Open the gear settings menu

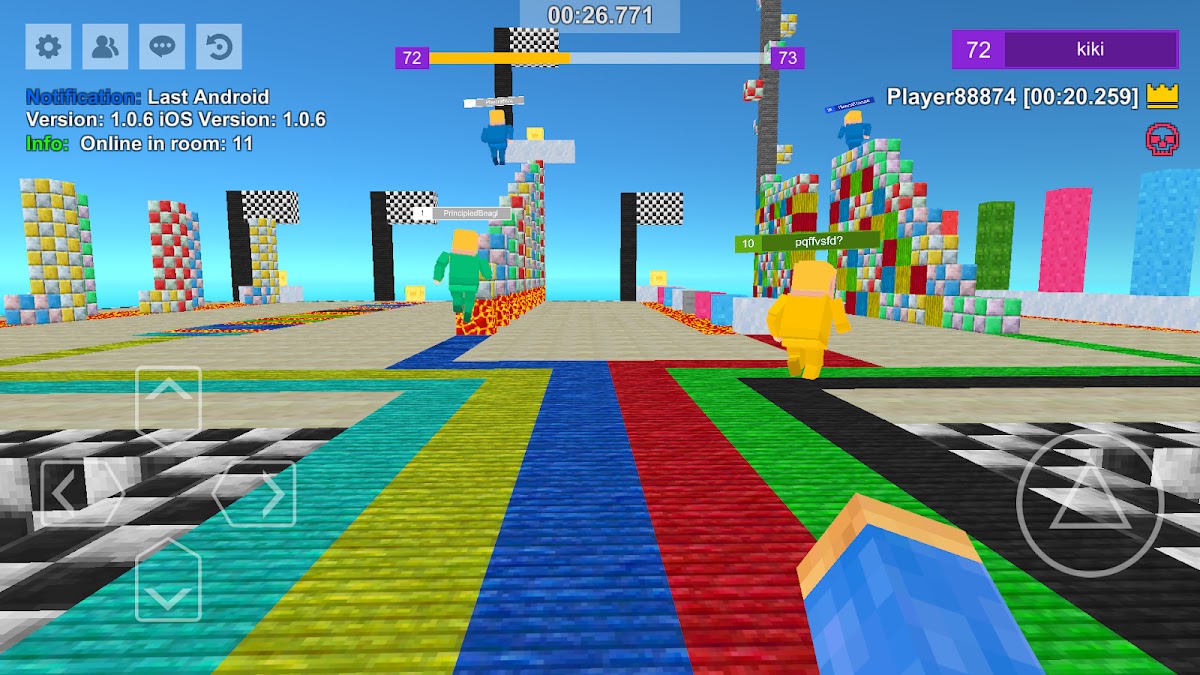coord(48,46)
